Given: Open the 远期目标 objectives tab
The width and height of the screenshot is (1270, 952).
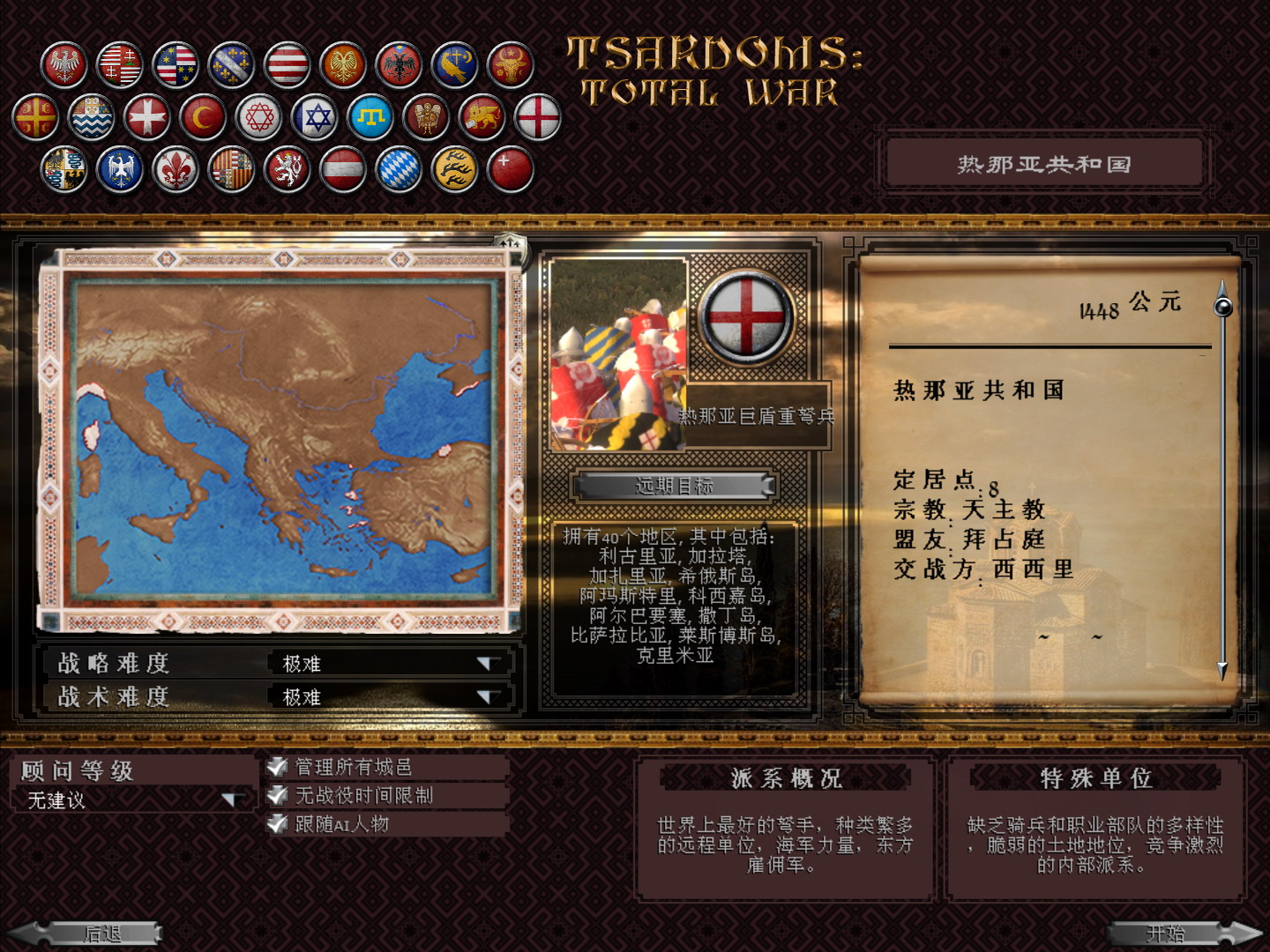Looking at the screenshot, I should point(671,486).
